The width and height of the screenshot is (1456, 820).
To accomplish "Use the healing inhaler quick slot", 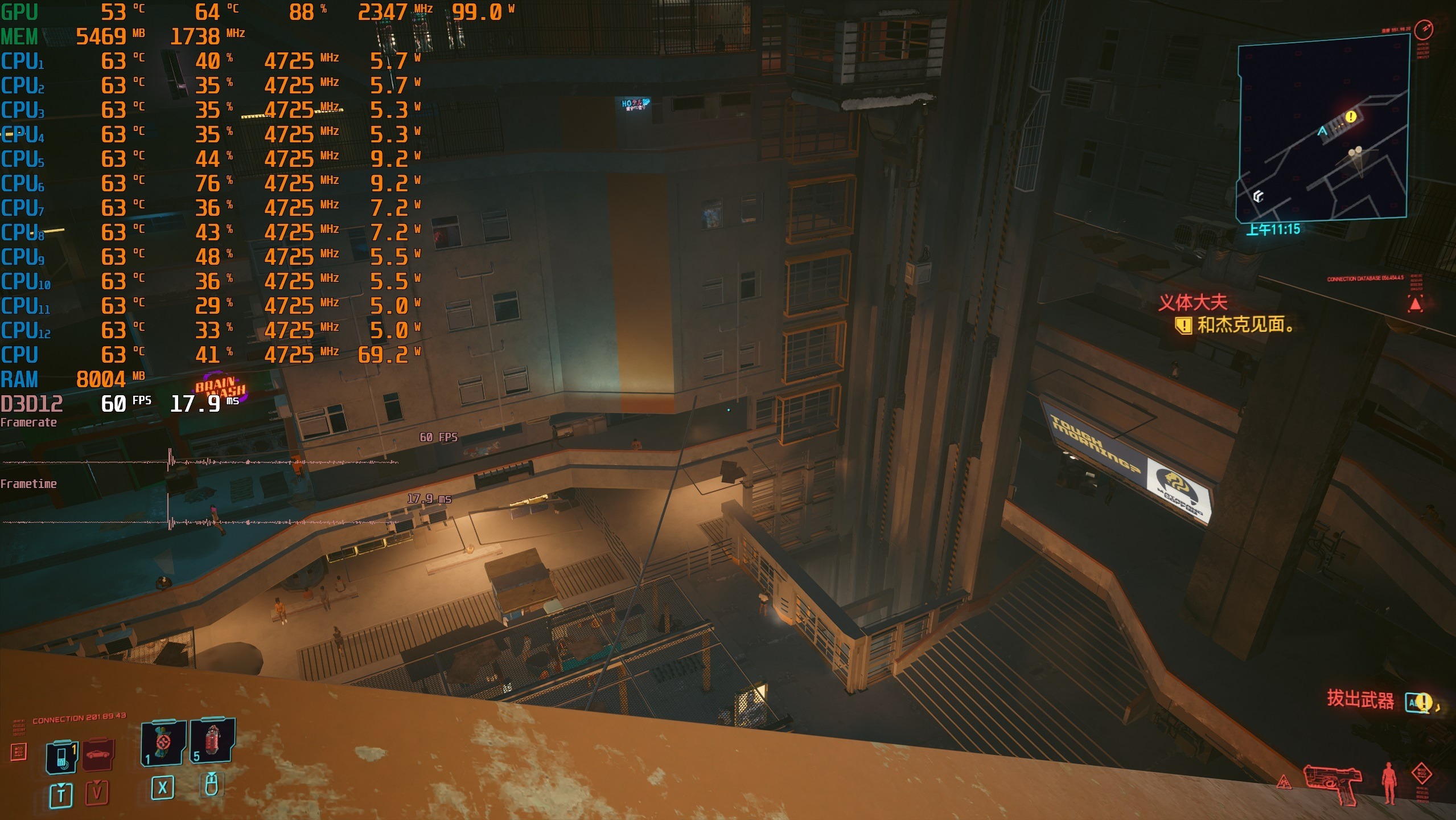I will 163,744.
